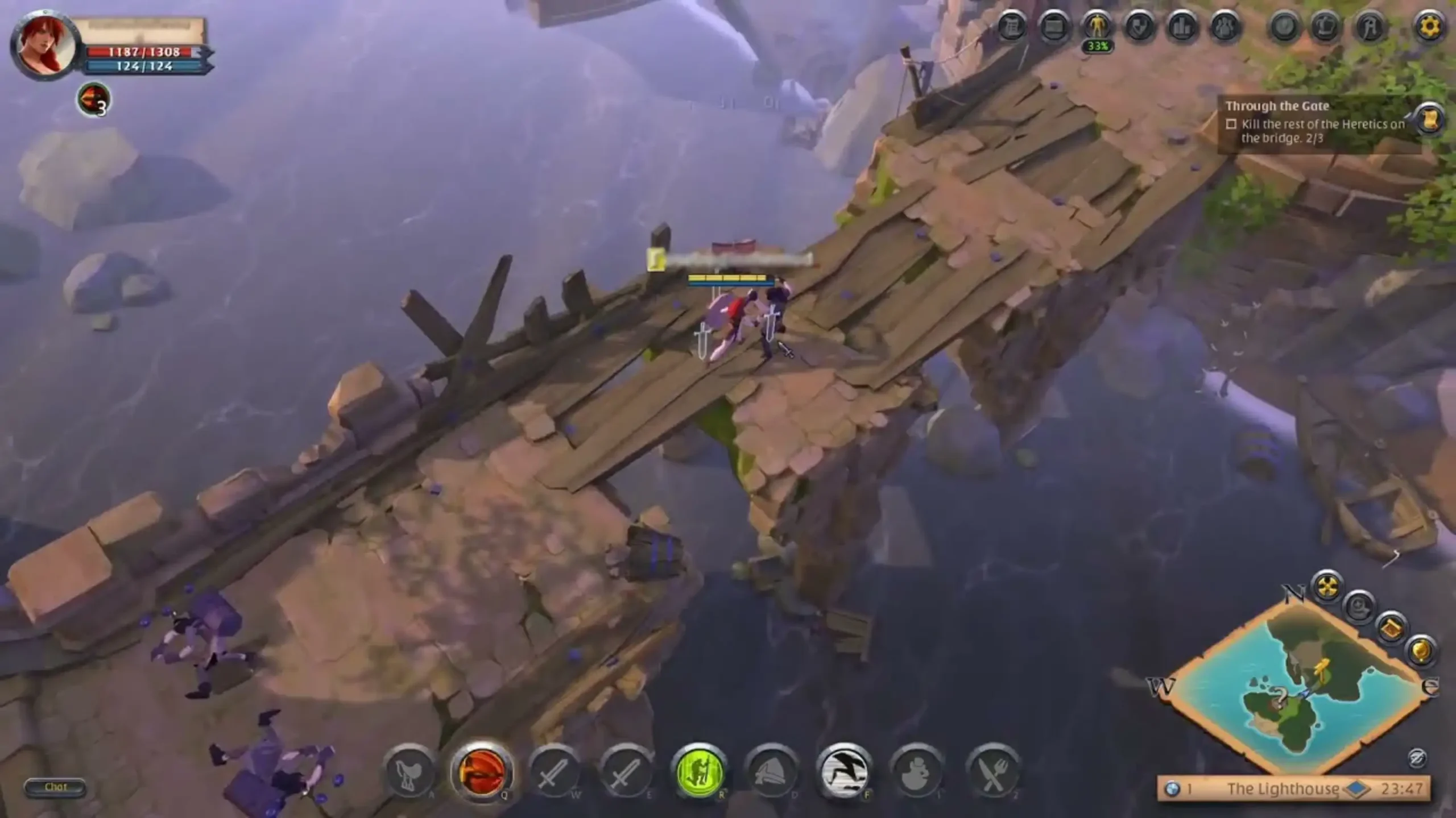
Task: Open the quest journal icon top-left of menu bar
Action: pos(1011,26)
